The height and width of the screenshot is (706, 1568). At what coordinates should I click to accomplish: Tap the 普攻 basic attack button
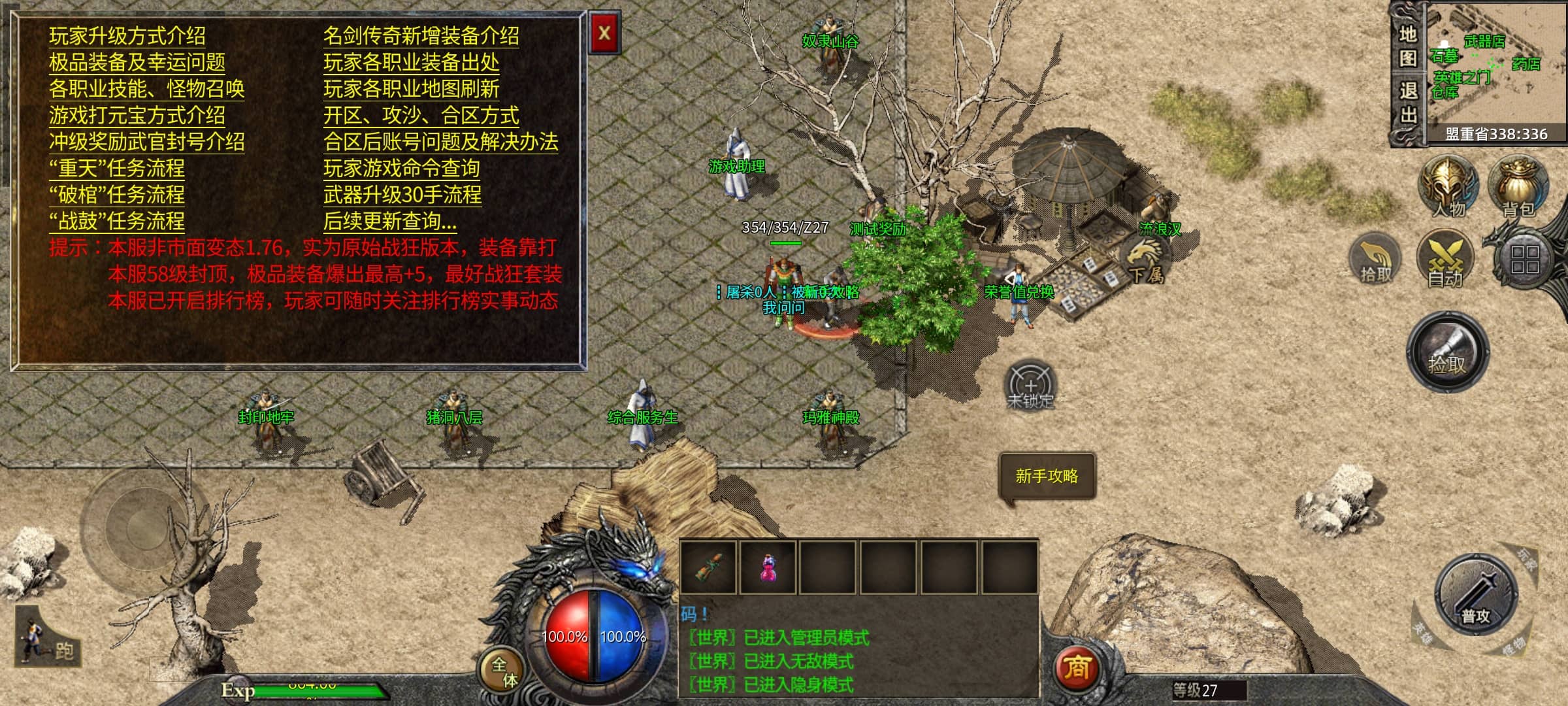point(1476,597)
